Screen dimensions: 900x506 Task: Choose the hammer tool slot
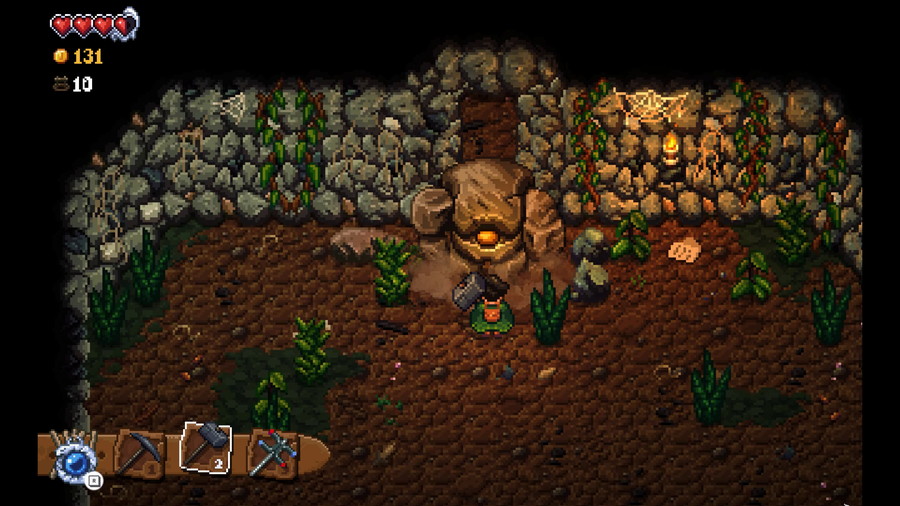coord(205,447)
